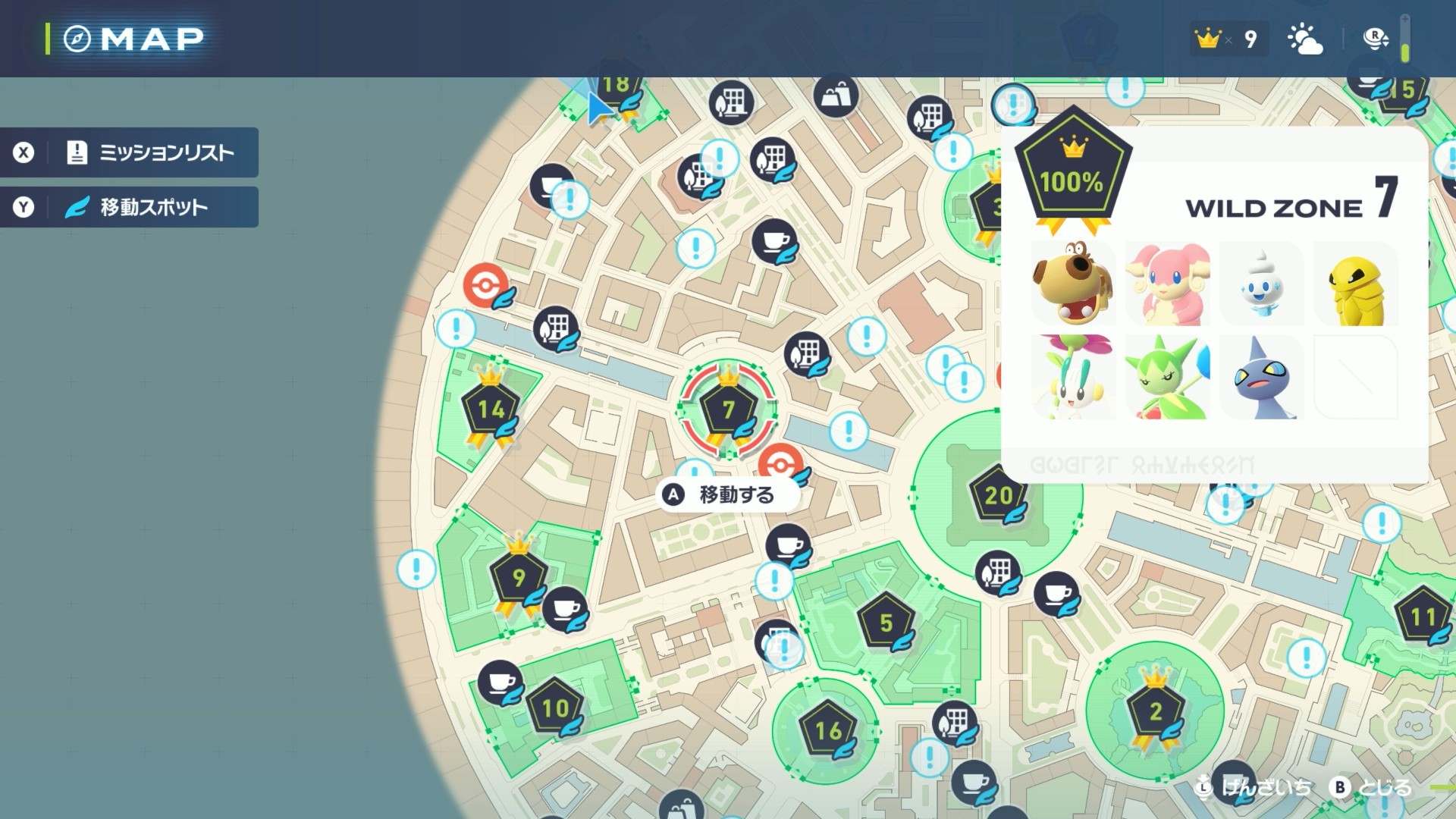The image size is (1456, 819).
Task: Open the ミッションリスト mission list
Action: (129, 152)
